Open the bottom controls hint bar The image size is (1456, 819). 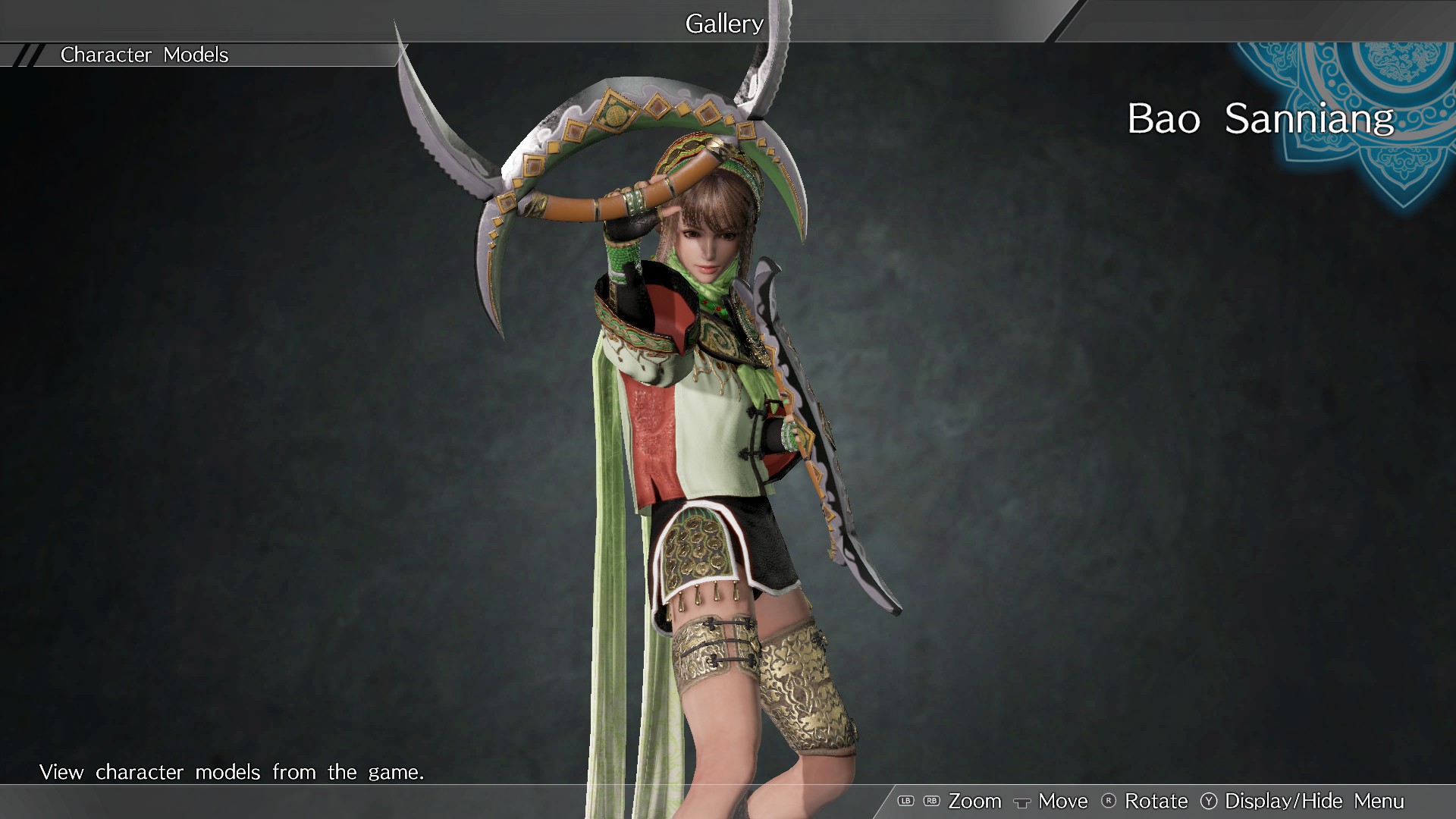(1137, 801)
